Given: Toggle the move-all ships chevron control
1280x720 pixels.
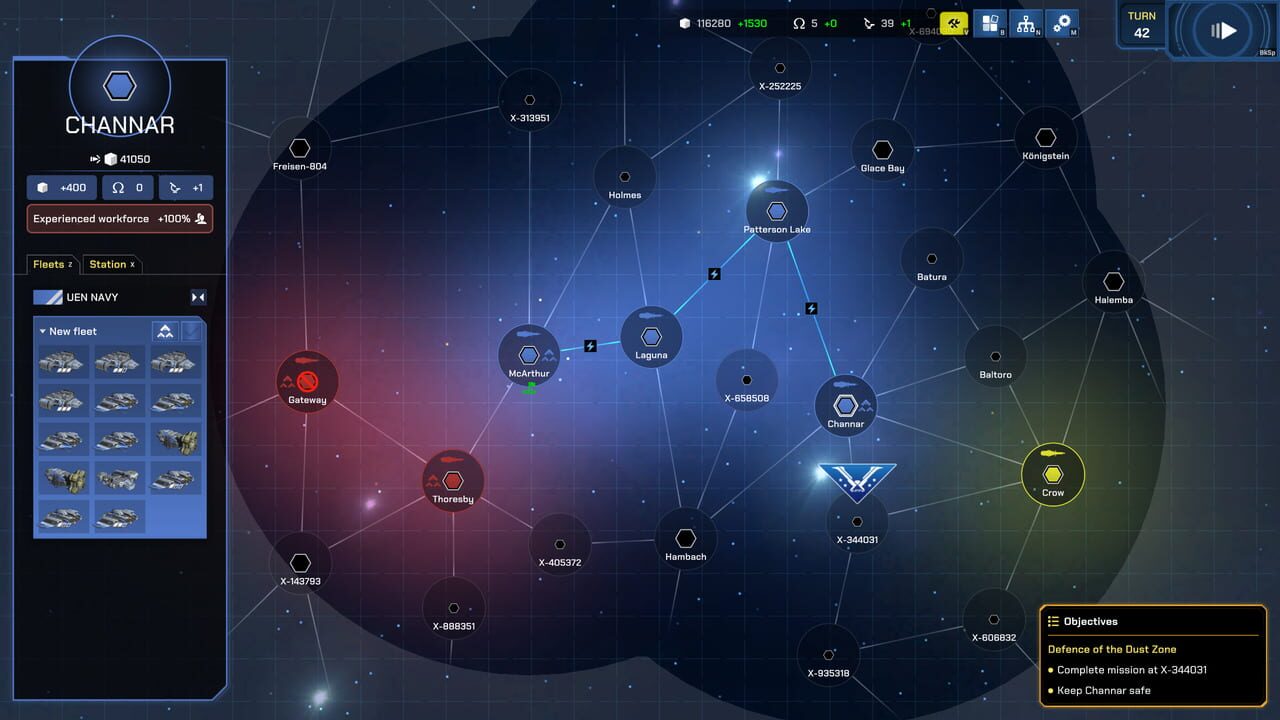Looking at the screenshot, I should tap(165, 330).
